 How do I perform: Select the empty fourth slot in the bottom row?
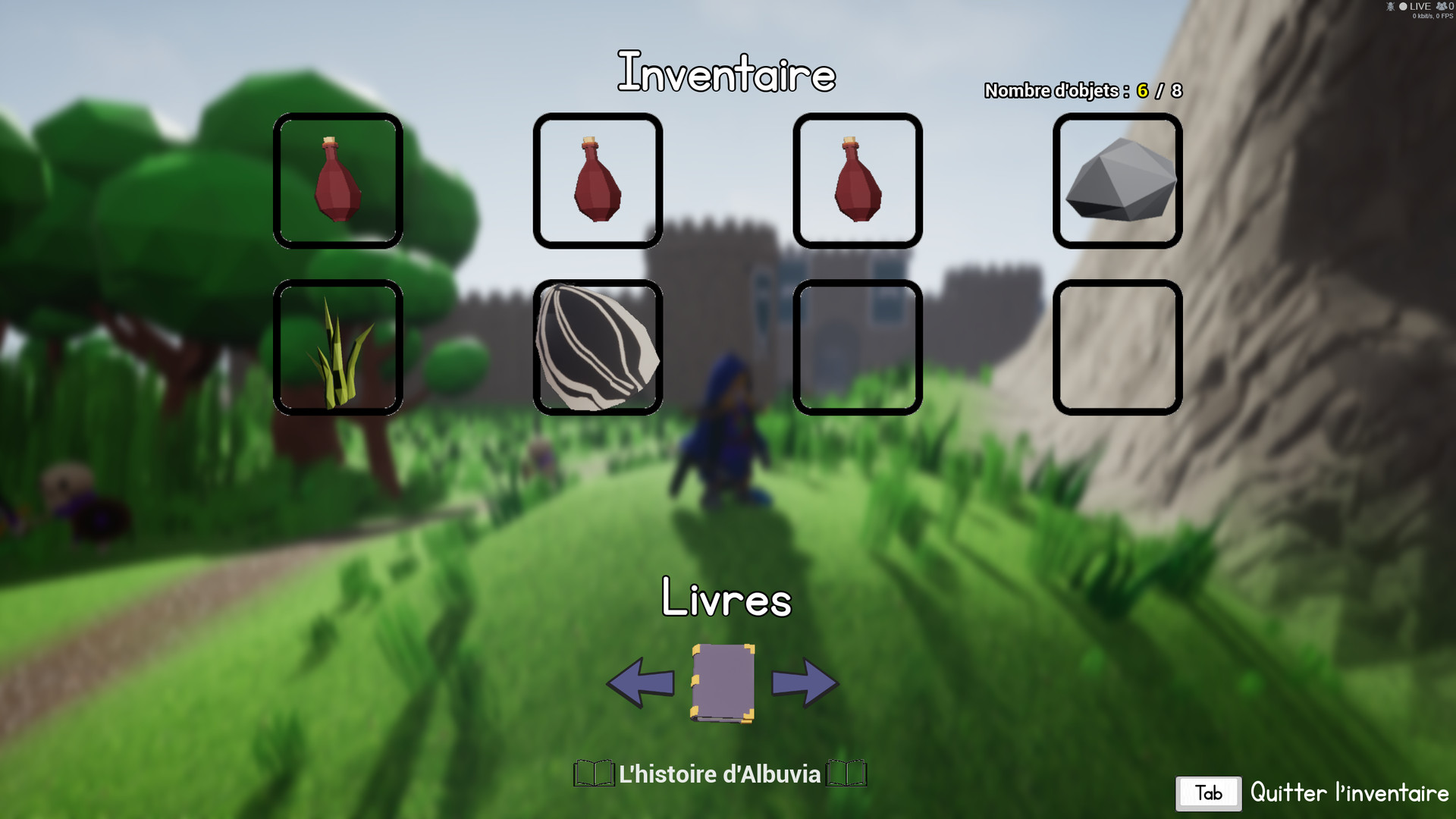(x=1118, y=349)
